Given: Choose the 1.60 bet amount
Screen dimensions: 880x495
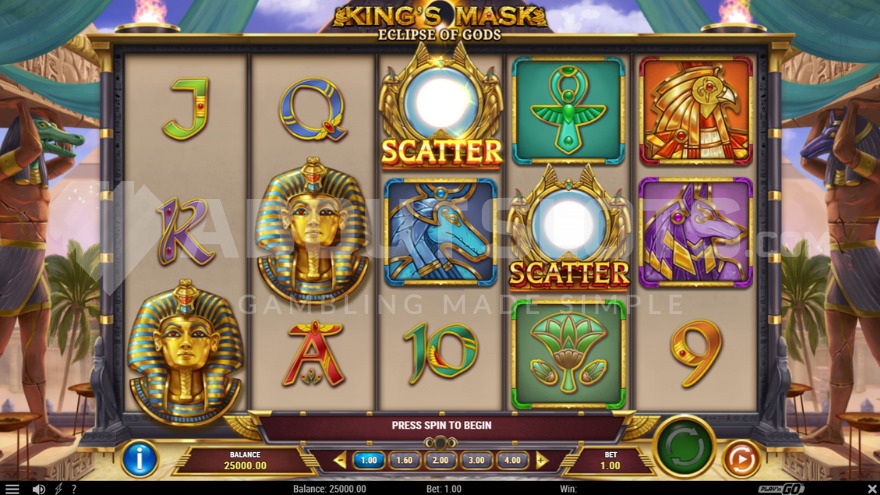Looking at the screenshot, I should click(404, 460).
